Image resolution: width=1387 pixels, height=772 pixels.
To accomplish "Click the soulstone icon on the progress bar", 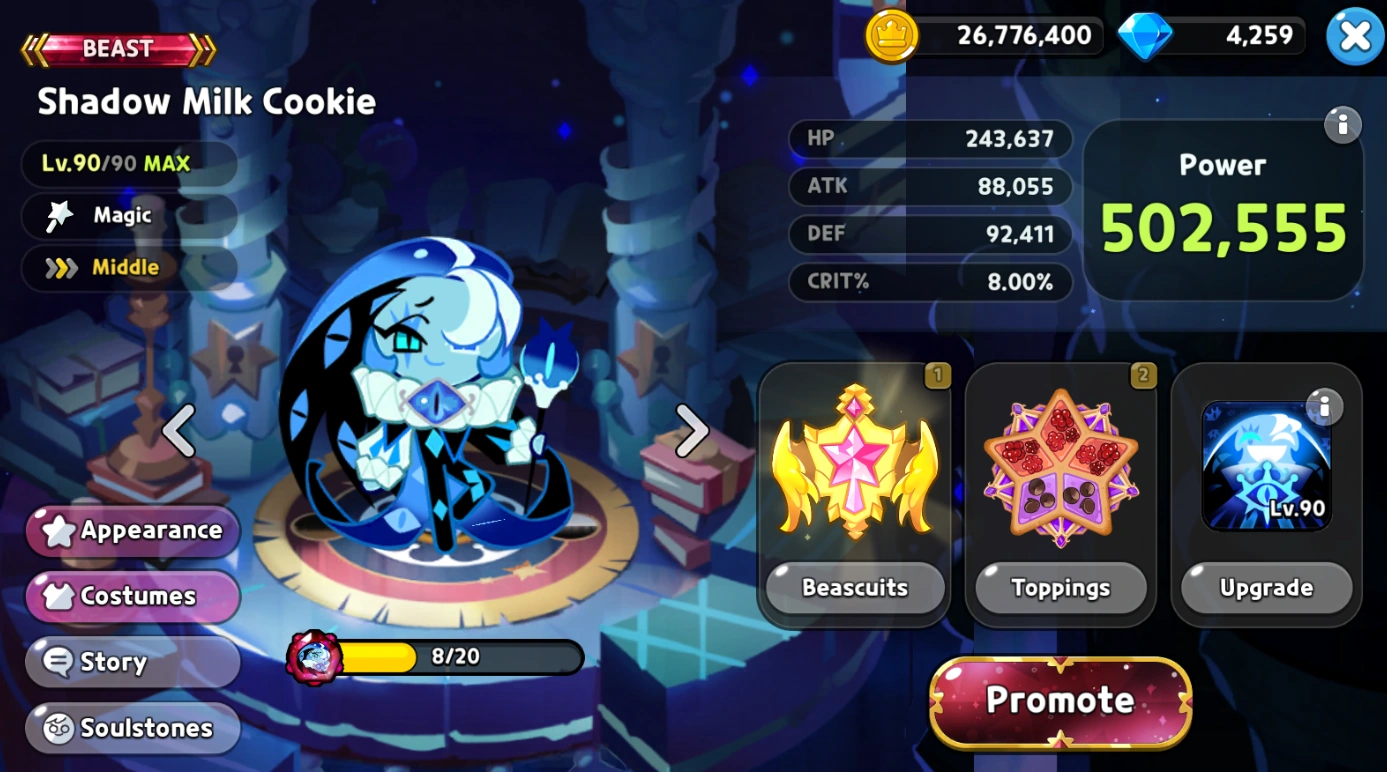I will coord(313,657).
